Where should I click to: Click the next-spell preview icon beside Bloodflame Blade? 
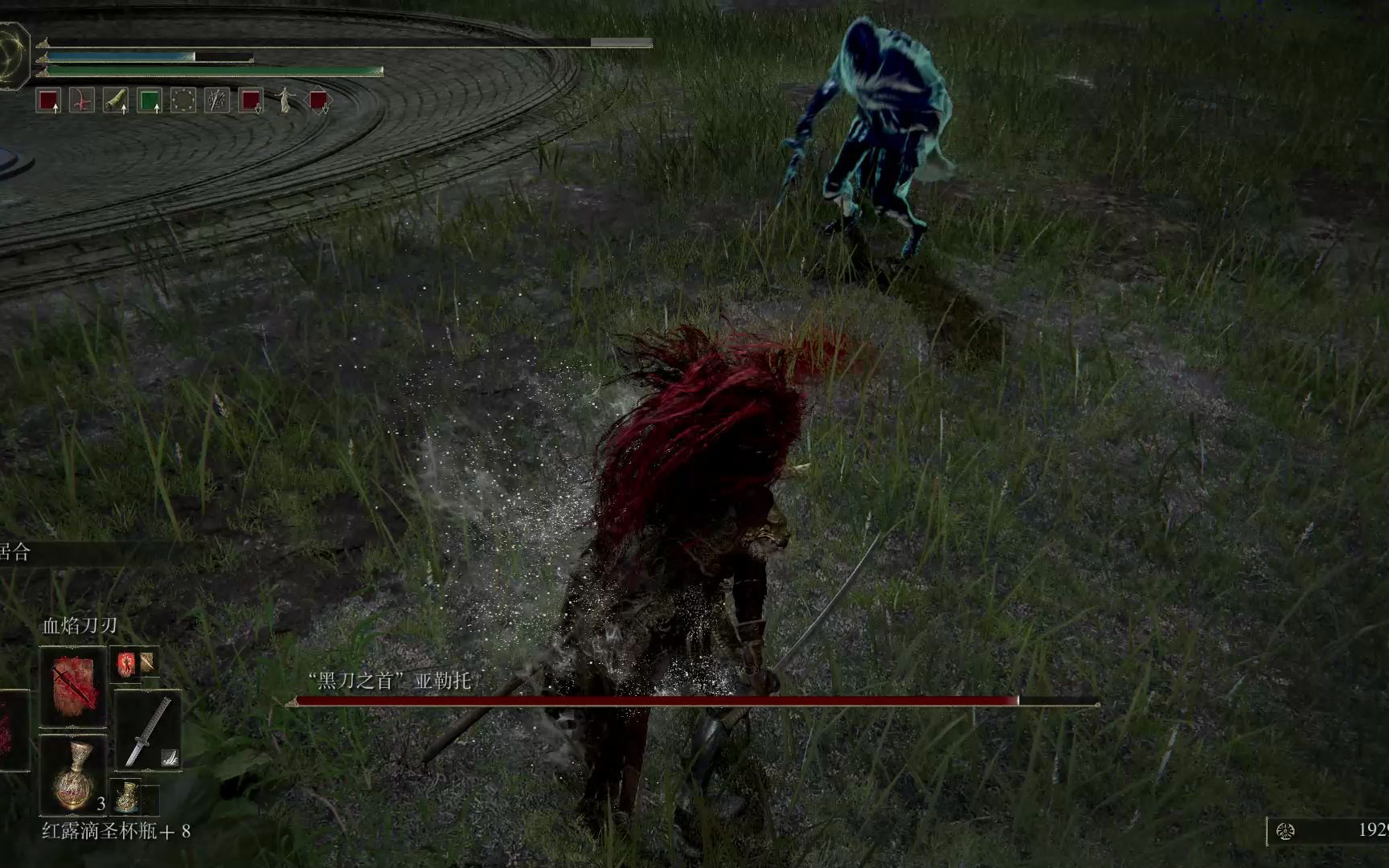coord(126,664)
